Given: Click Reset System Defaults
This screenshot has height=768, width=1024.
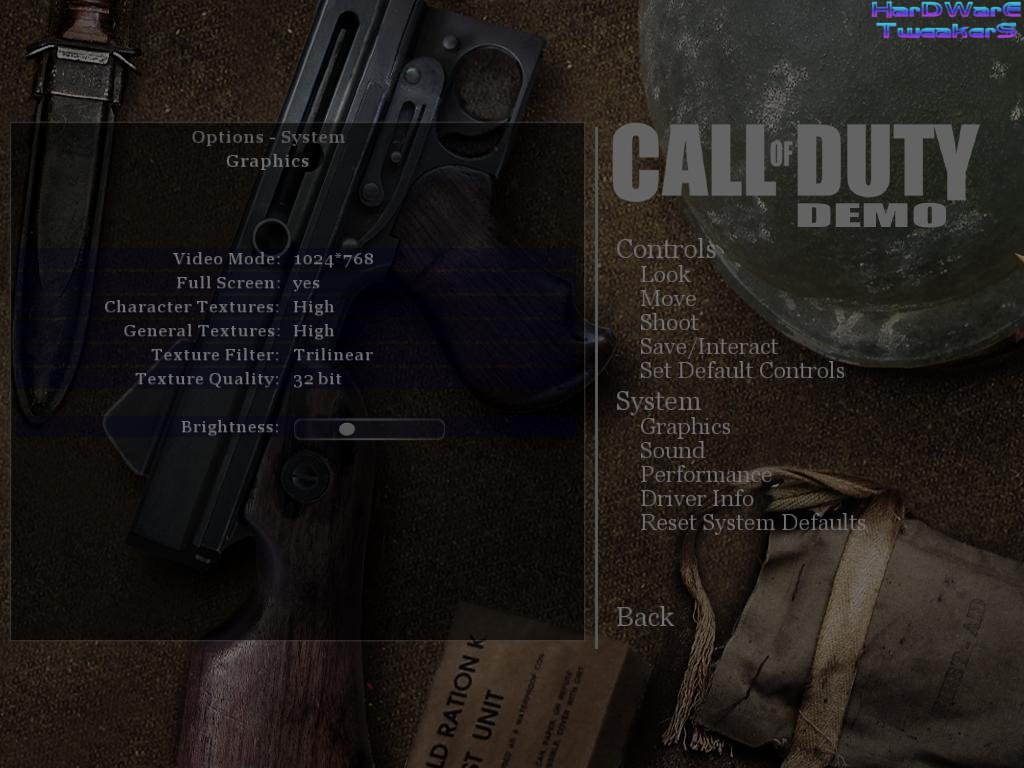Looking at the screenshot, I should [752, 522].
